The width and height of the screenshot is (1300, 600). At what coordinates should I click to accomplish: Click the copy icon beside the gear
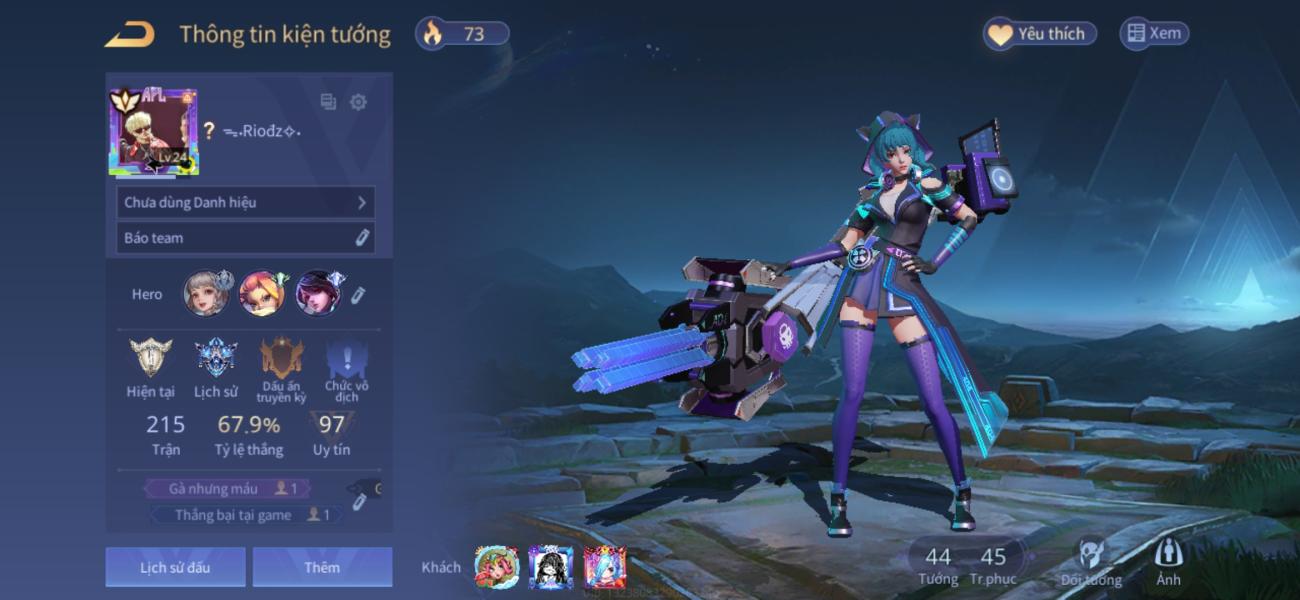pyautogui.click(x=328, y=102)
